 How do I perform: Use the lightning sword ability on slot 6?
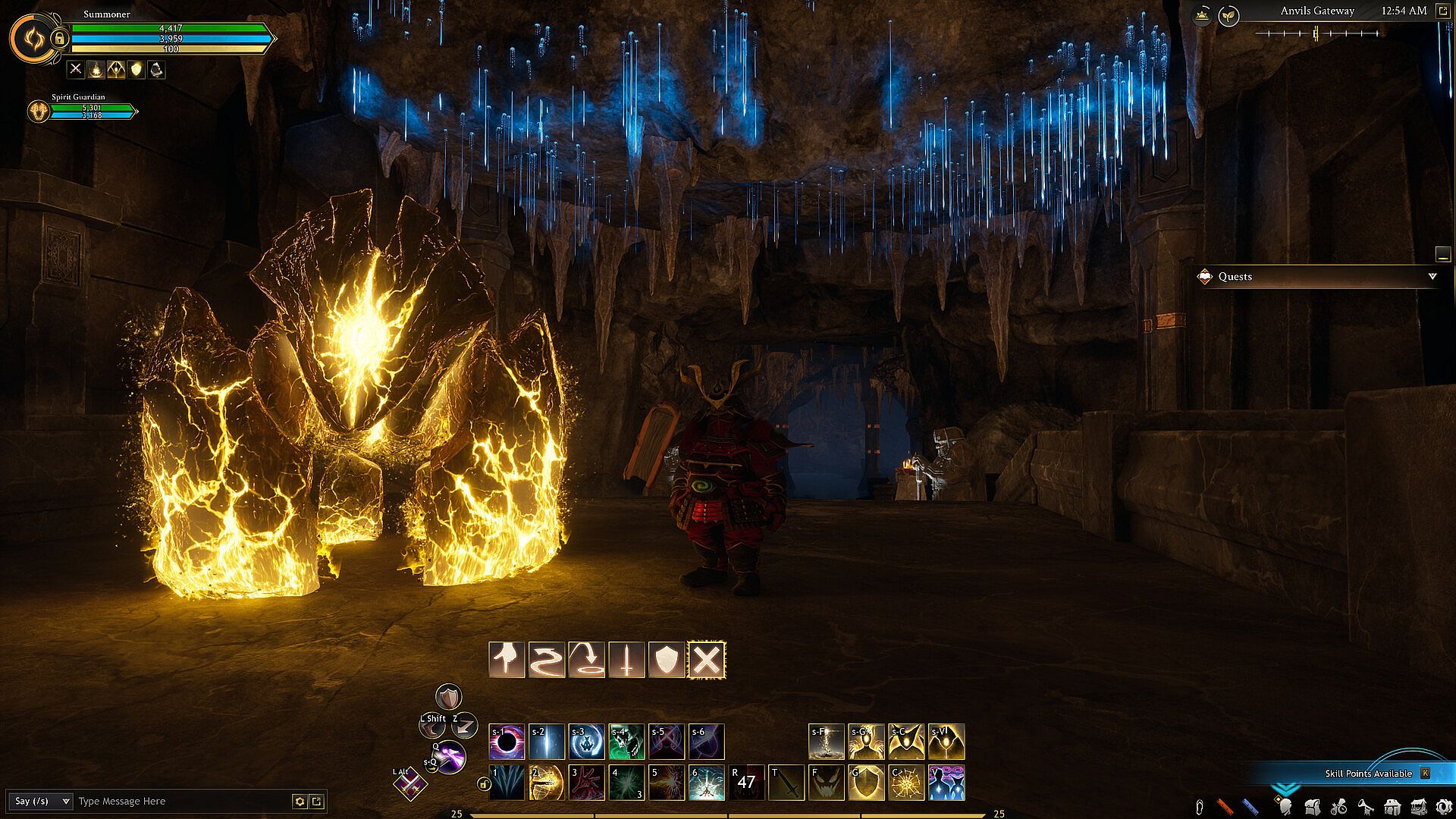click(707, 783)
